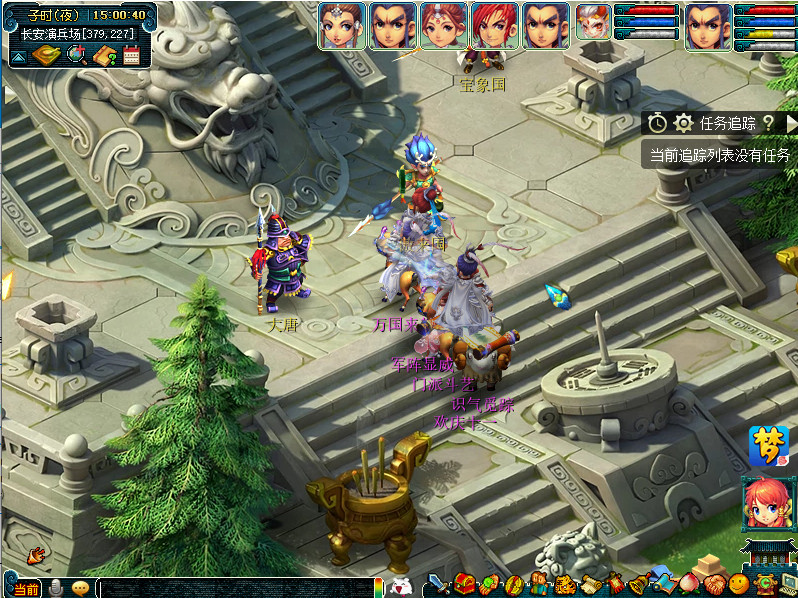The image size is (798, 598).
Task: Open the smiley face icon in bottom bar
Action: (739, 584)
